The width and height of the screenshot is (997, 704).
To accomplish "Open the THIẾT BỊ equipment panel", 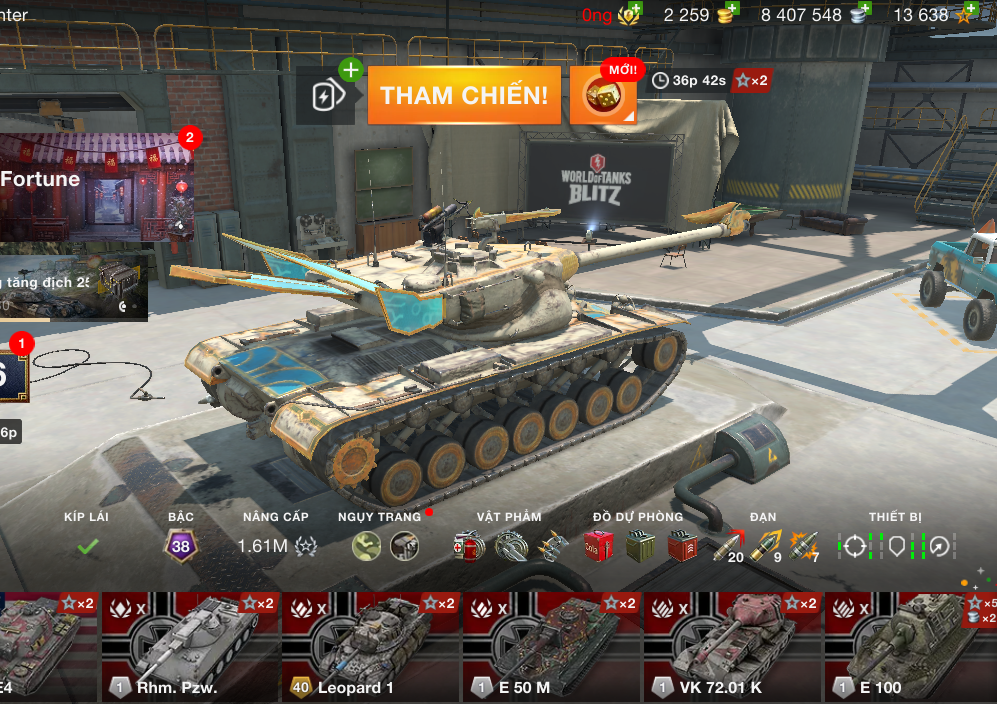I will coord(896,546).
